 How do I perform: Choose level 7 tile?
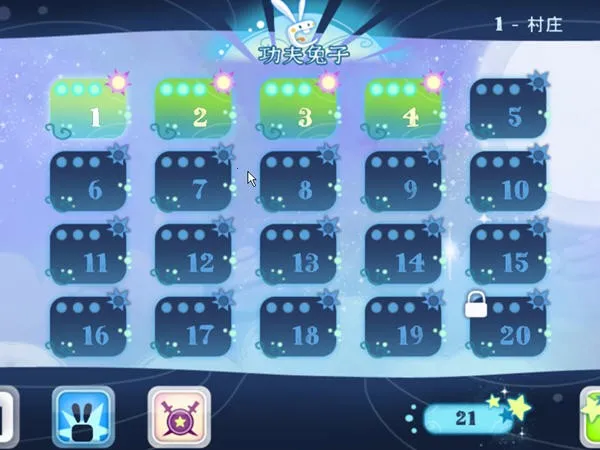click(194, 183)
